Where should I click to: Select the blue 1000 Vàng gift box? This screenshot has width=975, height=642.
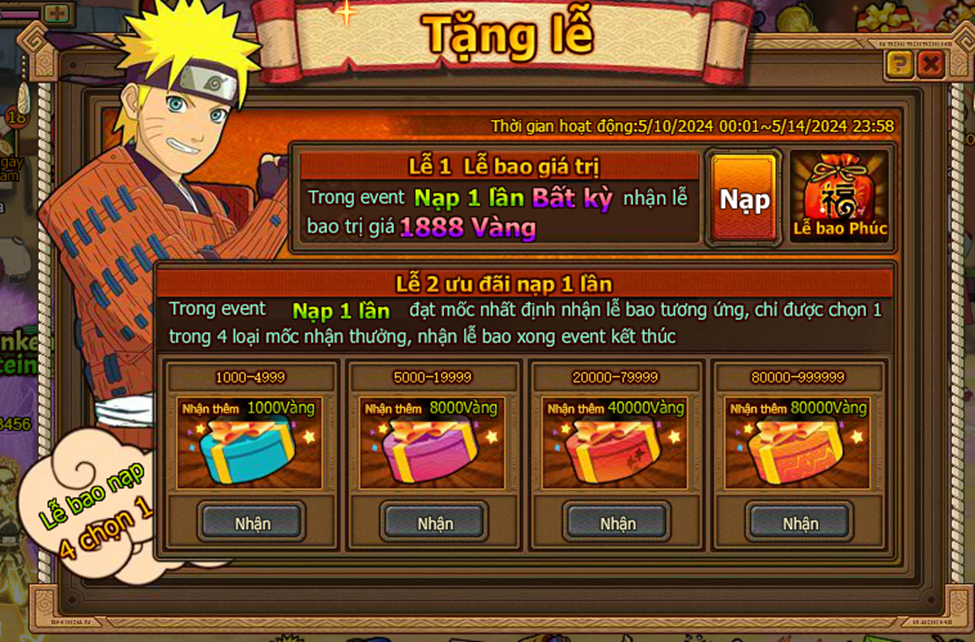coord(250,450)
